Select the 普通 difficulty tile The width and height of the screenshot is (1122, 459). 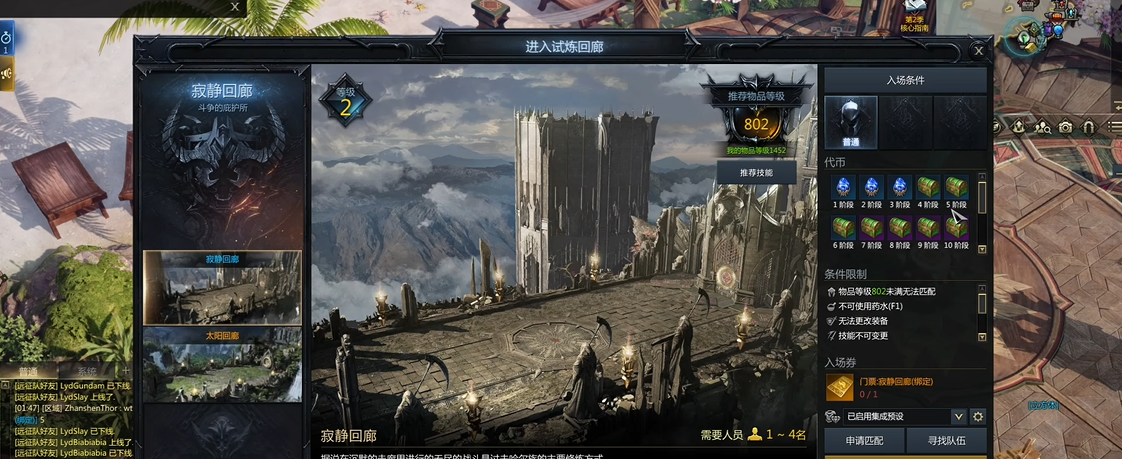(x=851, y=122)
